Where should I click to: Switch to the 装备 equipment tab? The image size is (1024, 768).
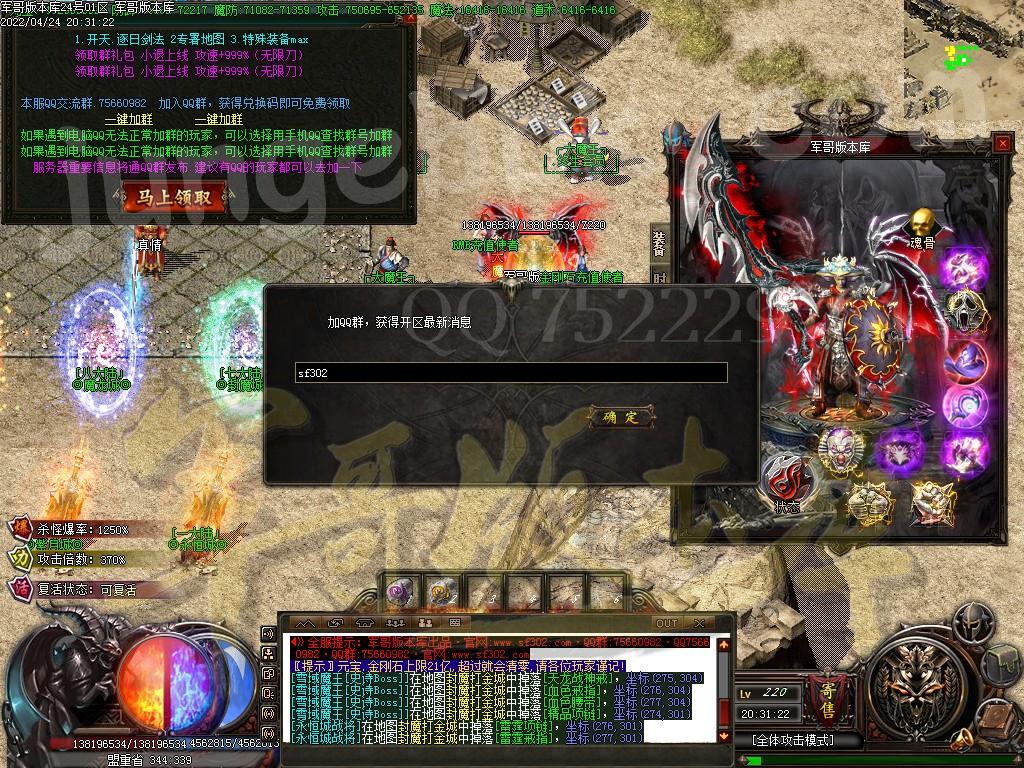click(659, 241)
